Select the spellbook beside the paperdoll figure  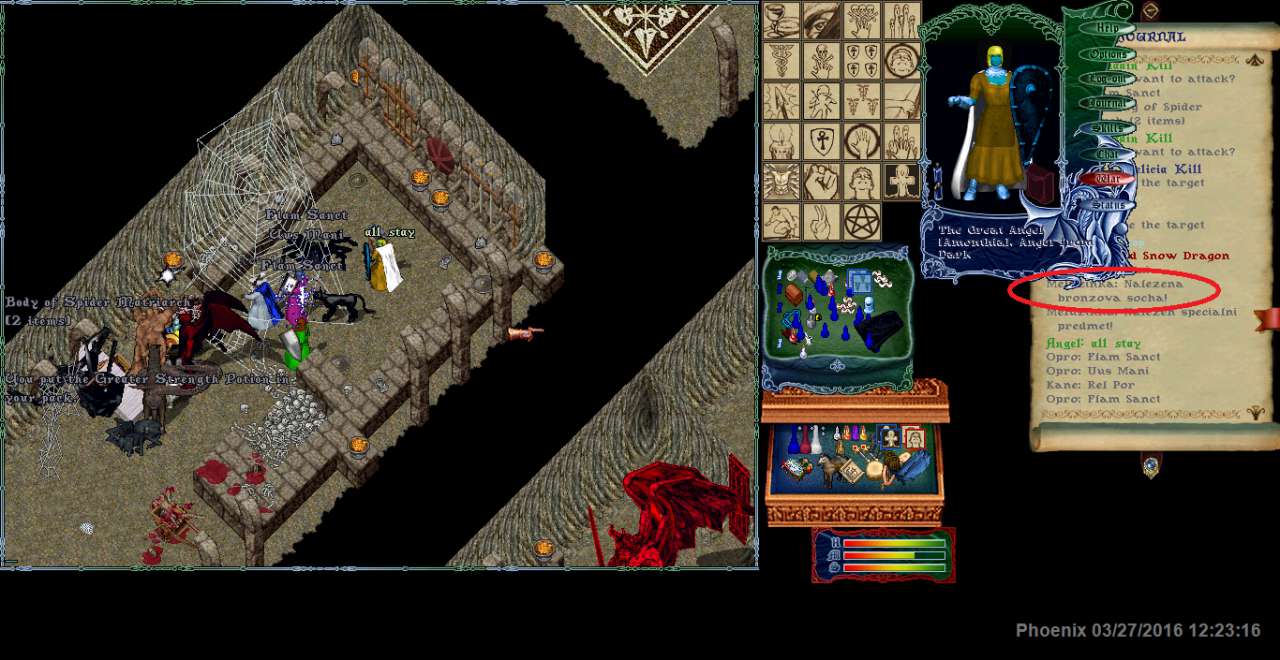1040,187
